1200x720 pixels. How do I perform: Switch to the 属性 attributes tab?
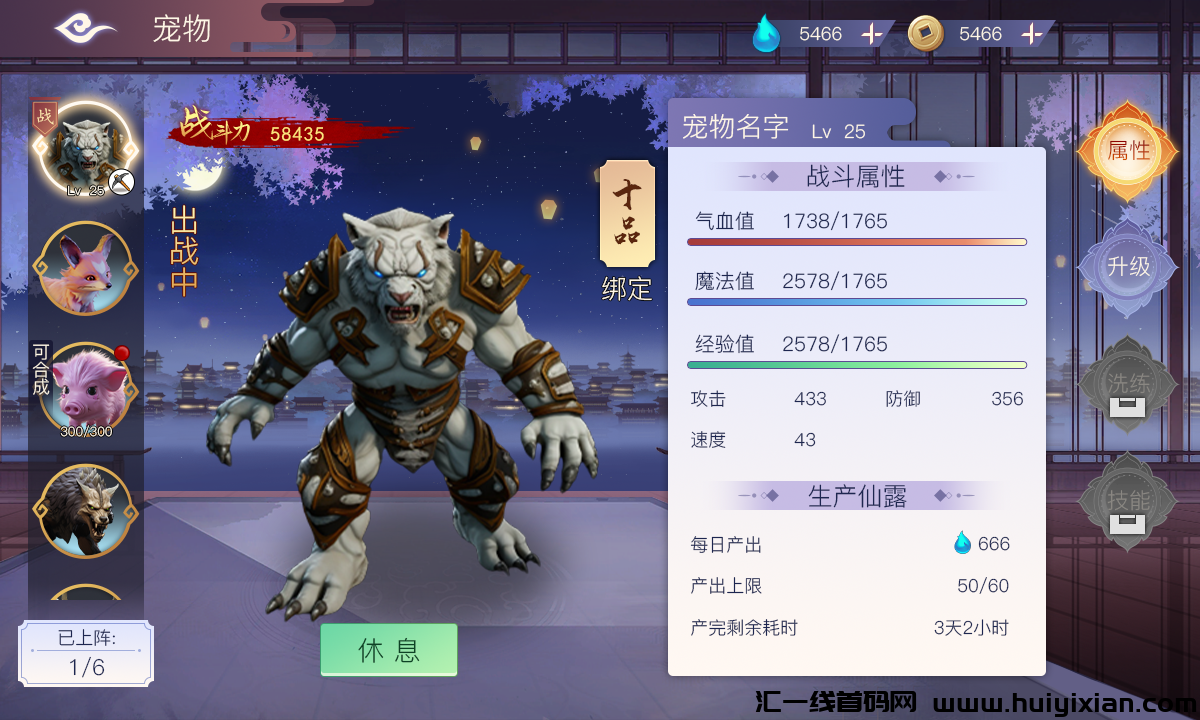(1128, 152)
